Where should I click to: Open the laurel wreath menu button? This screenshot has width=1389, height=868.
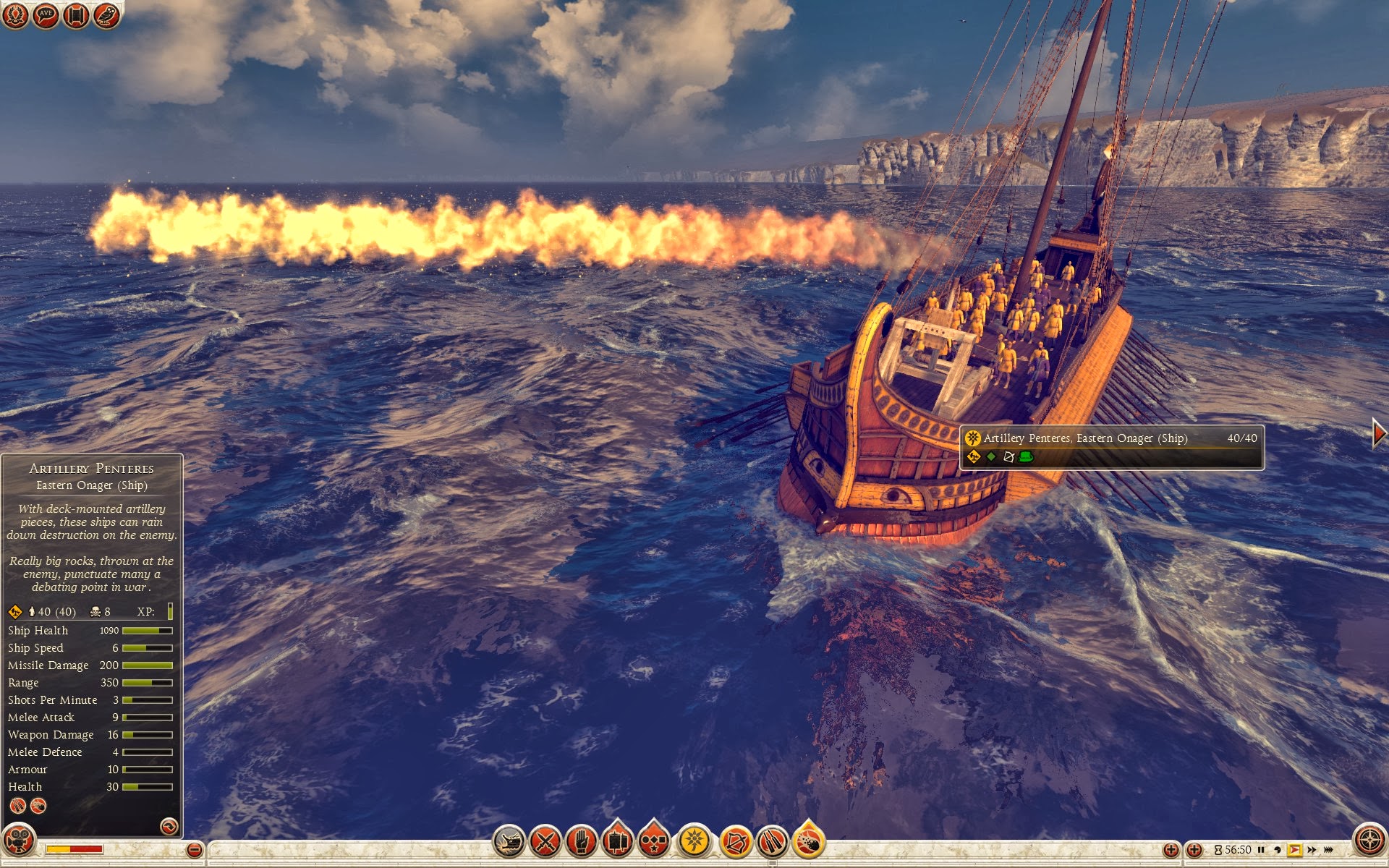(x=15, y=15)
